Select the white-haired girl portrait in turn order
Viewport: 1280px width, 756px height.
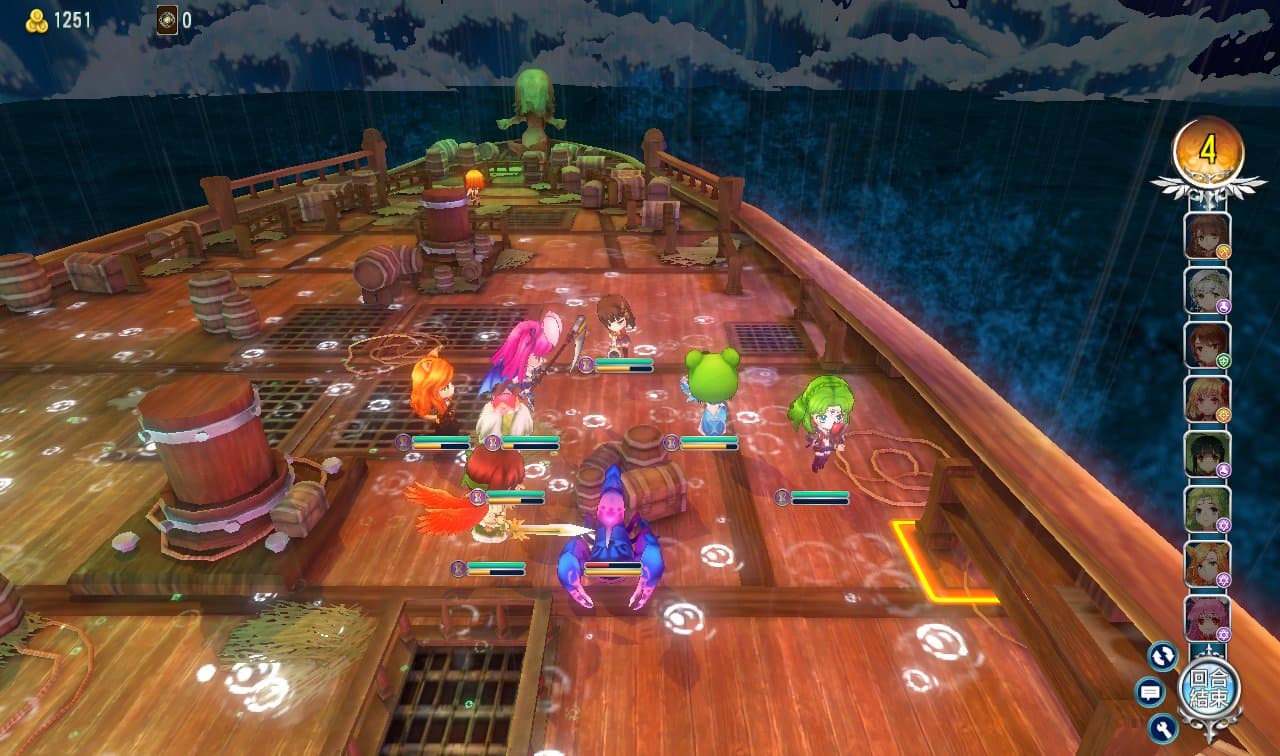click(1207, 290)
